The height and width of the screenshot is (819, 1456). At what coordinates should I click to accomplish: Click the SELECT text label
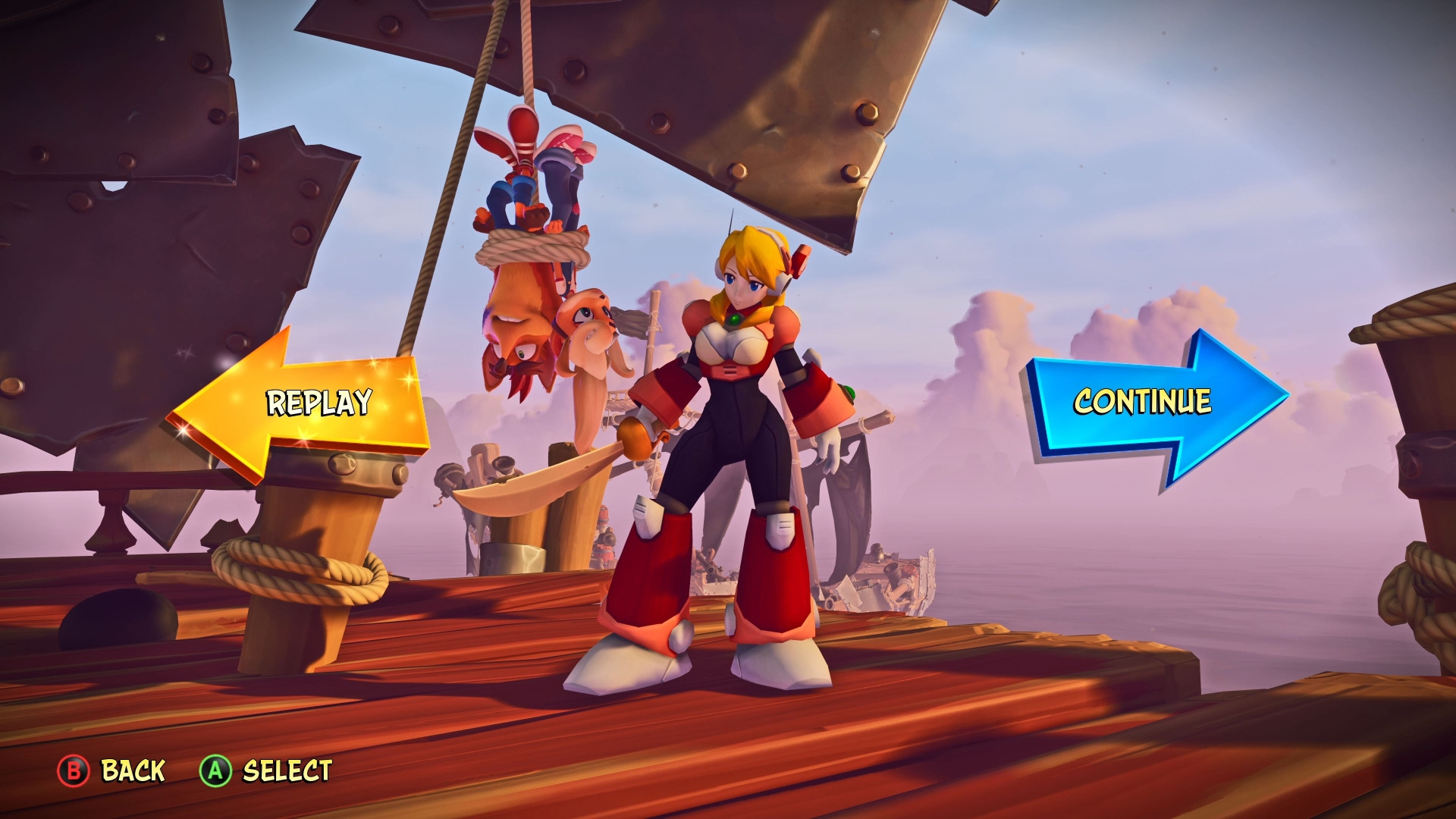287,771
